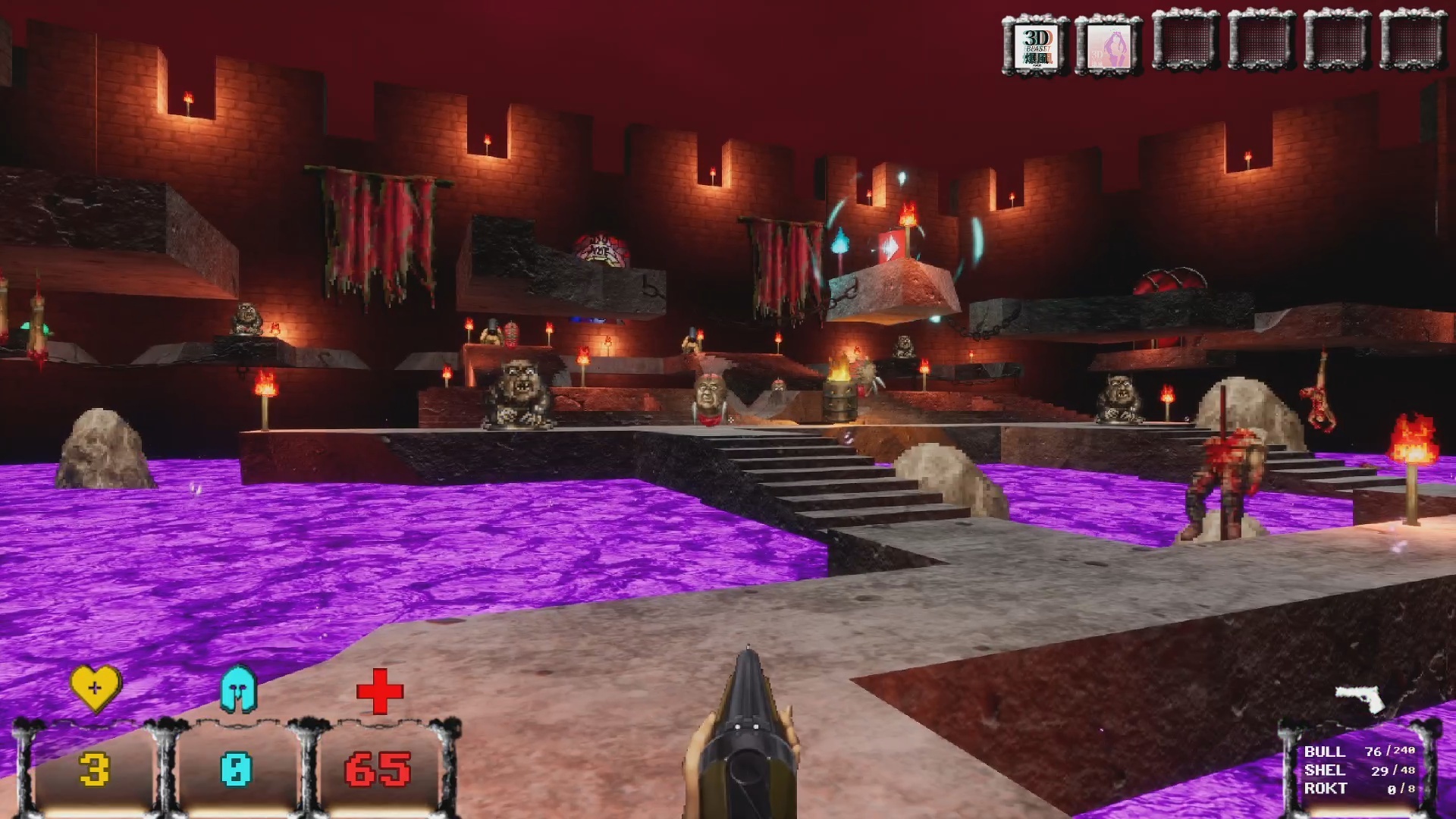Expand the armor counter frame

(x=235, y=768)
